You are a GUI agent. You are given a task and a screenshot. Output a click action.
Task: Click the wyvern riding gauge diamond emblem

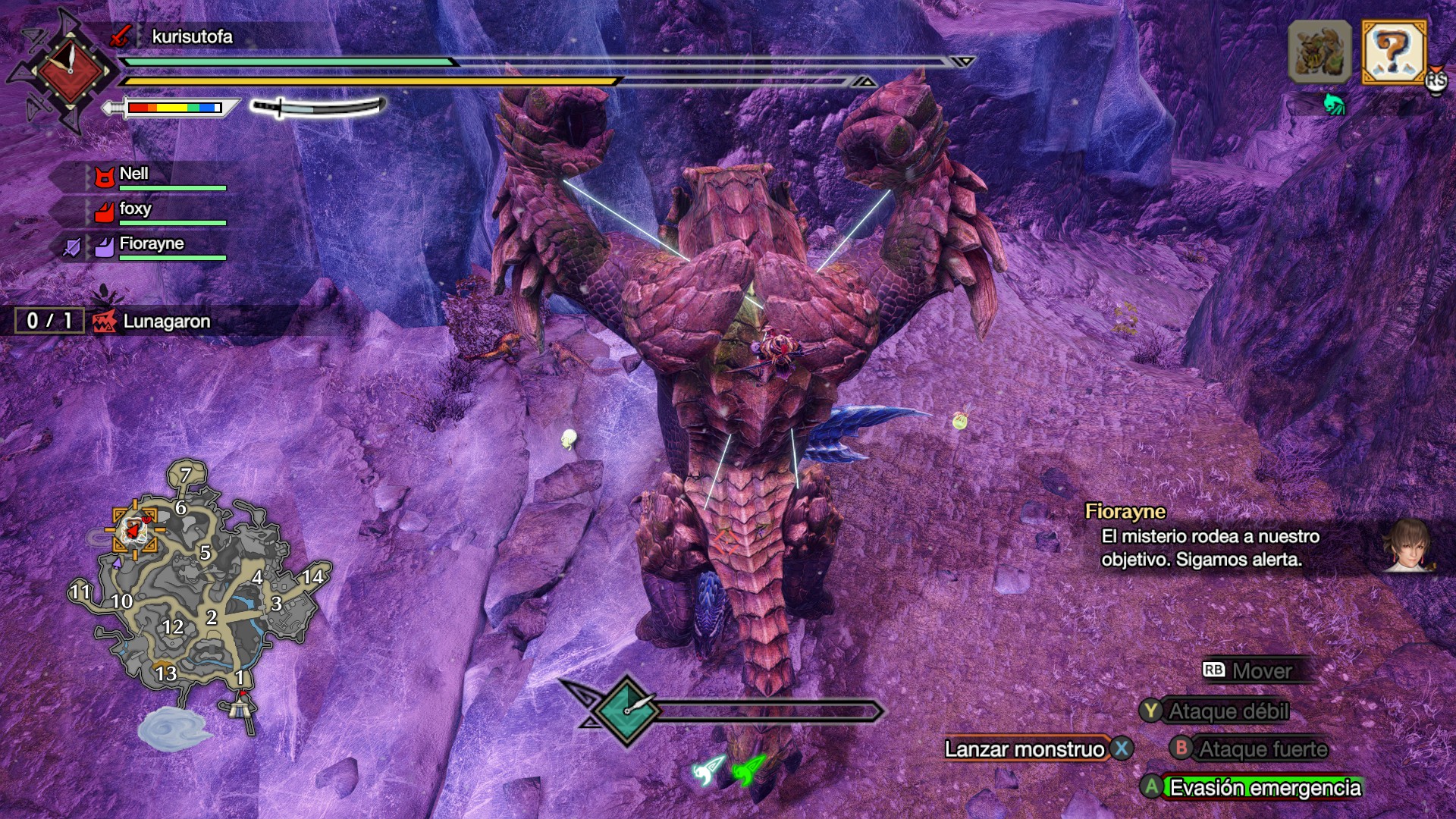[626, 711]
